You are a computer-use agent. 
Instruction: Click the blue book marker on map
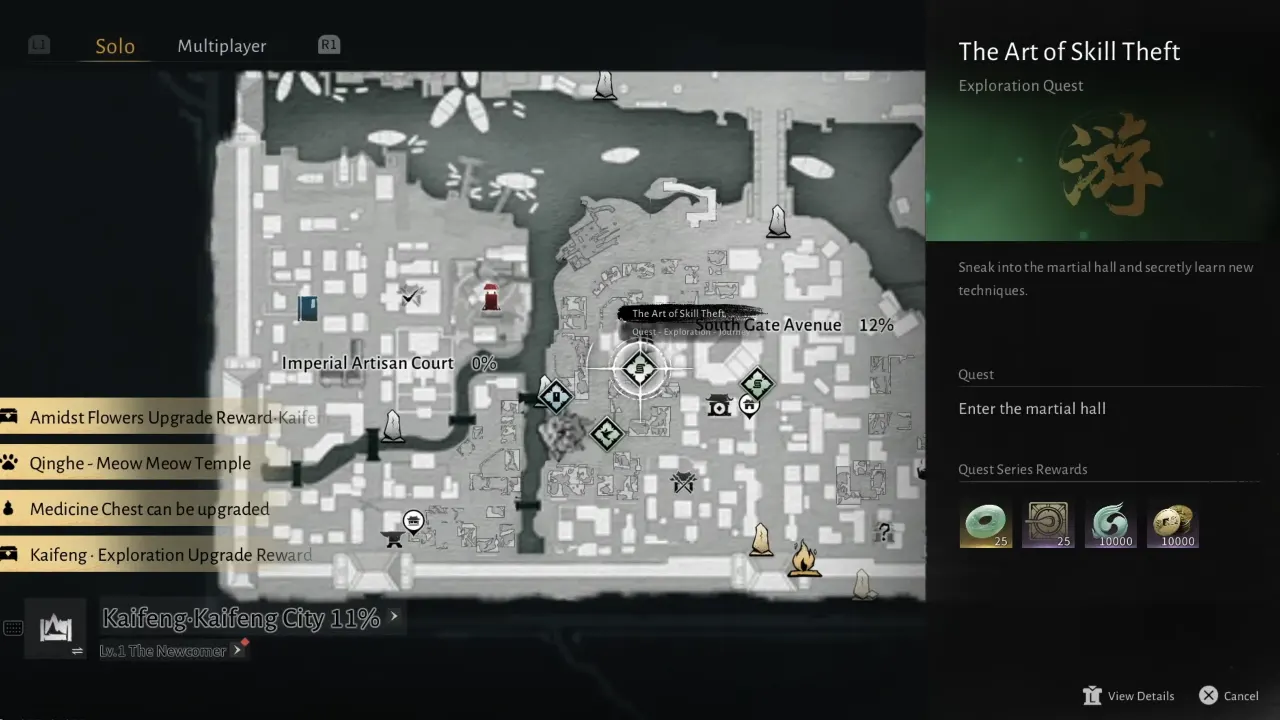tap(308, 307)
